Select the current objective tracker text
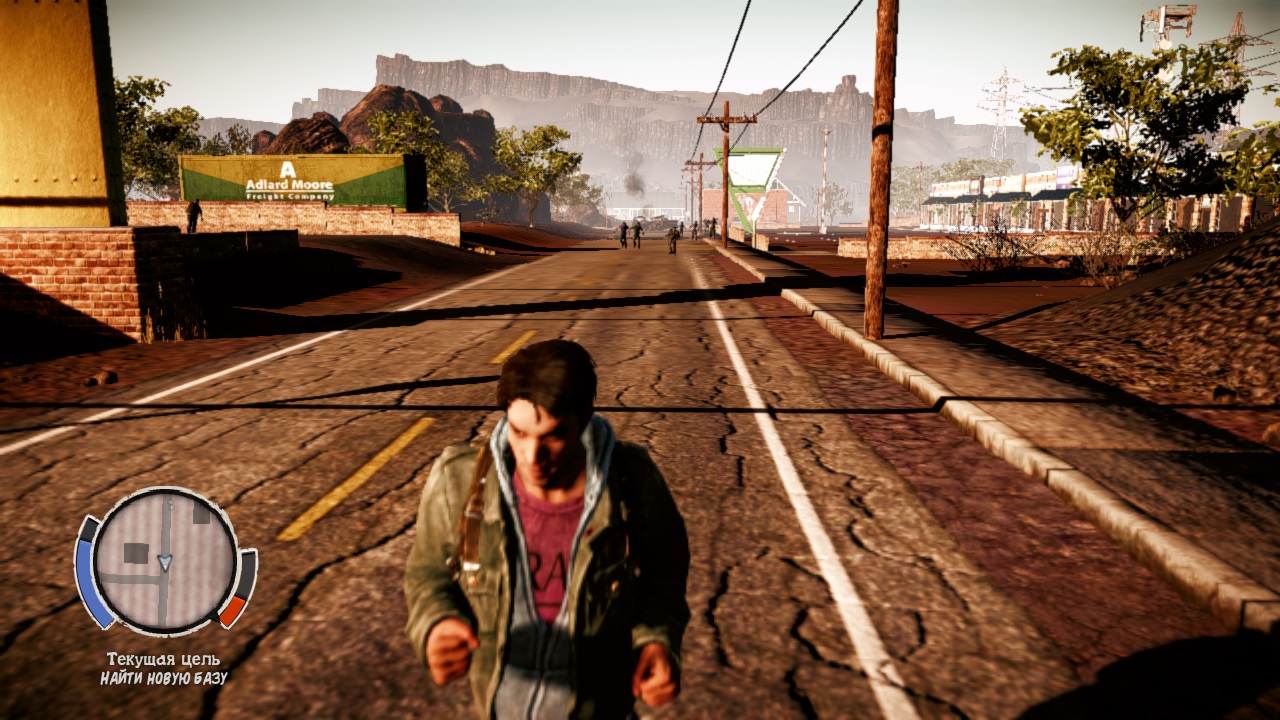 [x=164, y=669]
